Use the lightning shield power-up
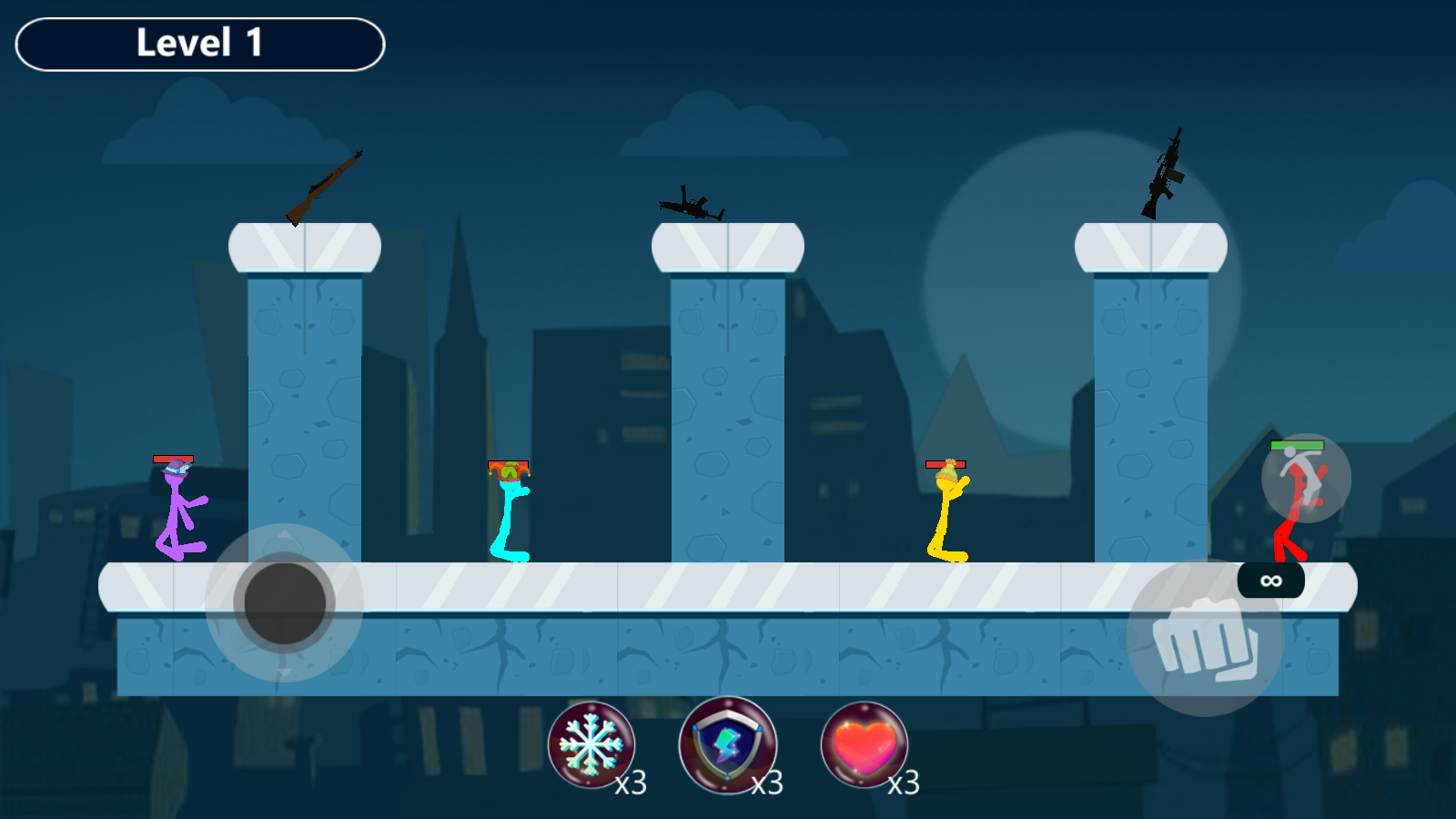The image size is (1456, 819). pos(727,744)
